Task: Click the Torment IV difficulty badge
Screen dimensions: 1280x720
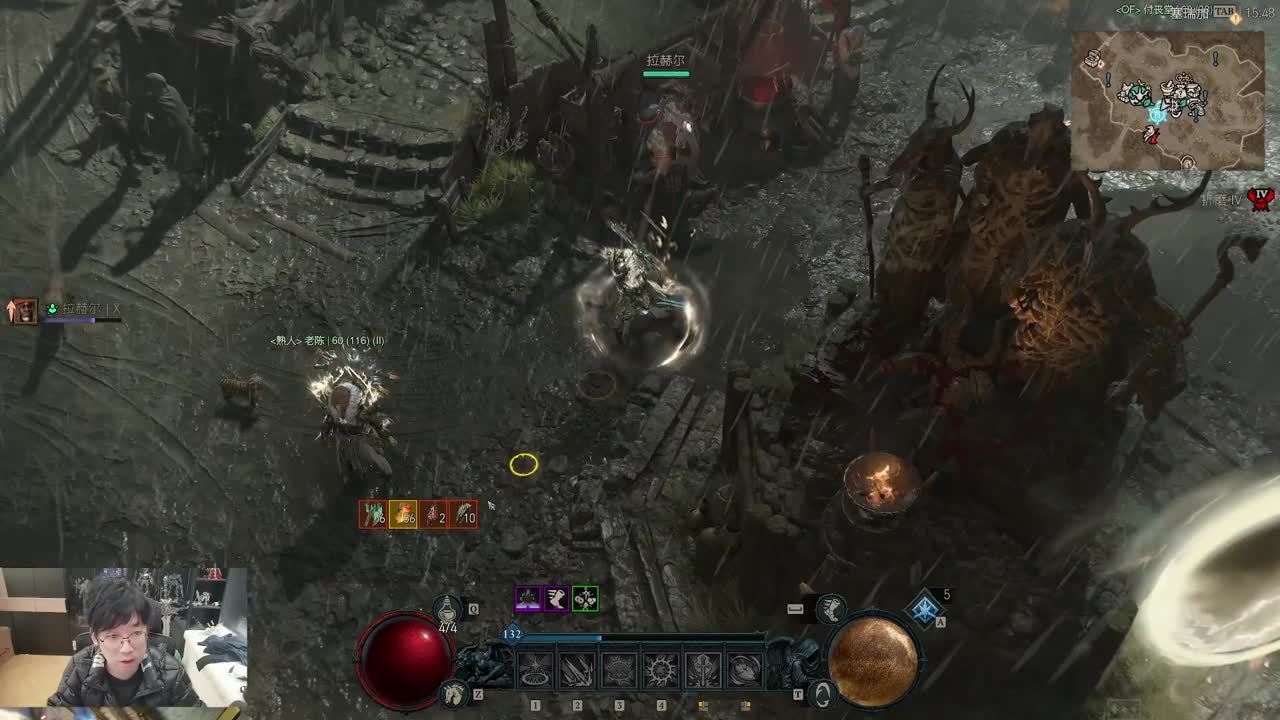Action: coord(1262,198)
